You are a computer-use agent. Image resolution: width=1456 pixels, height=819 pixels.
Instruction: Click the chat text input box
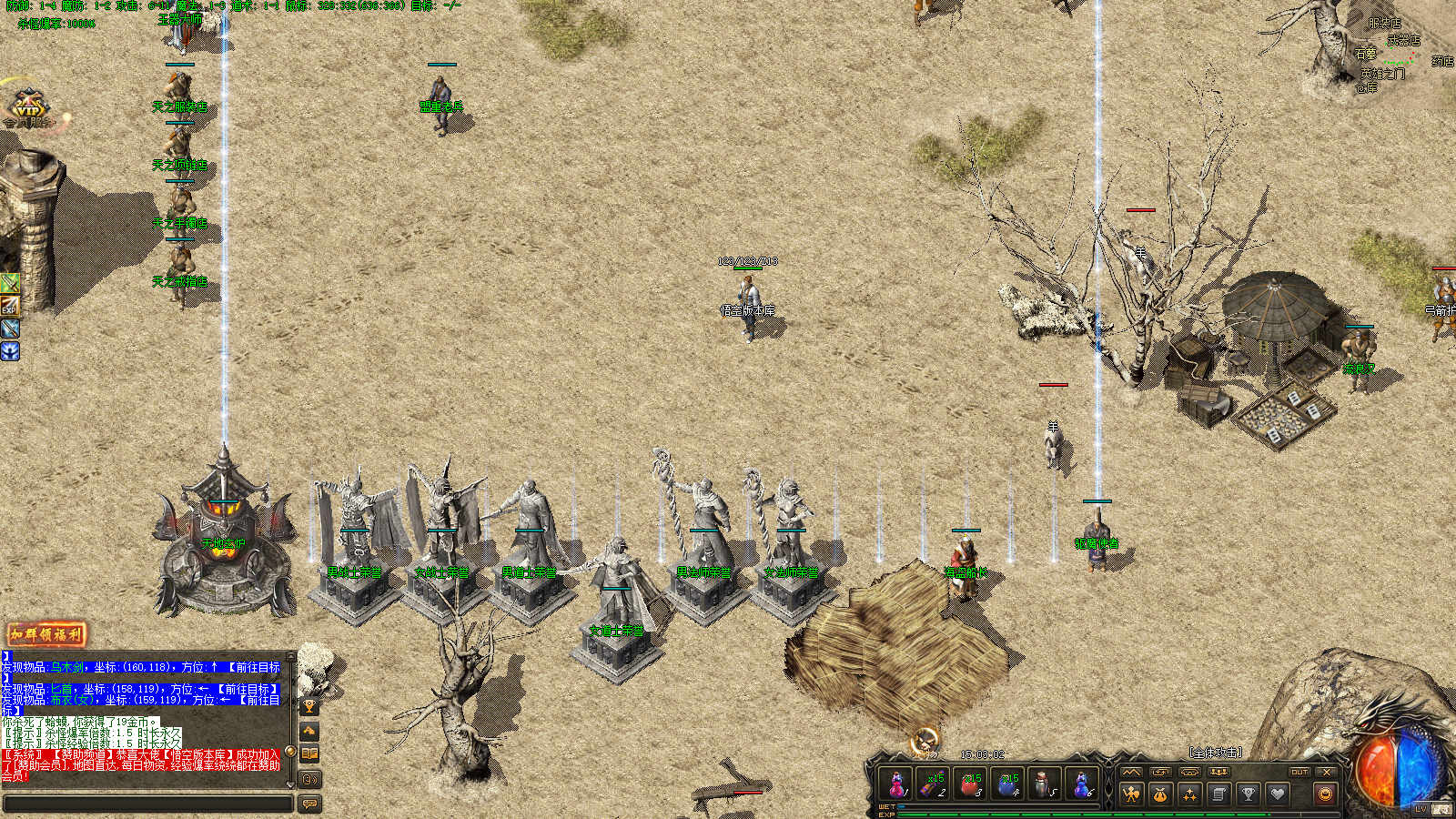147,804
